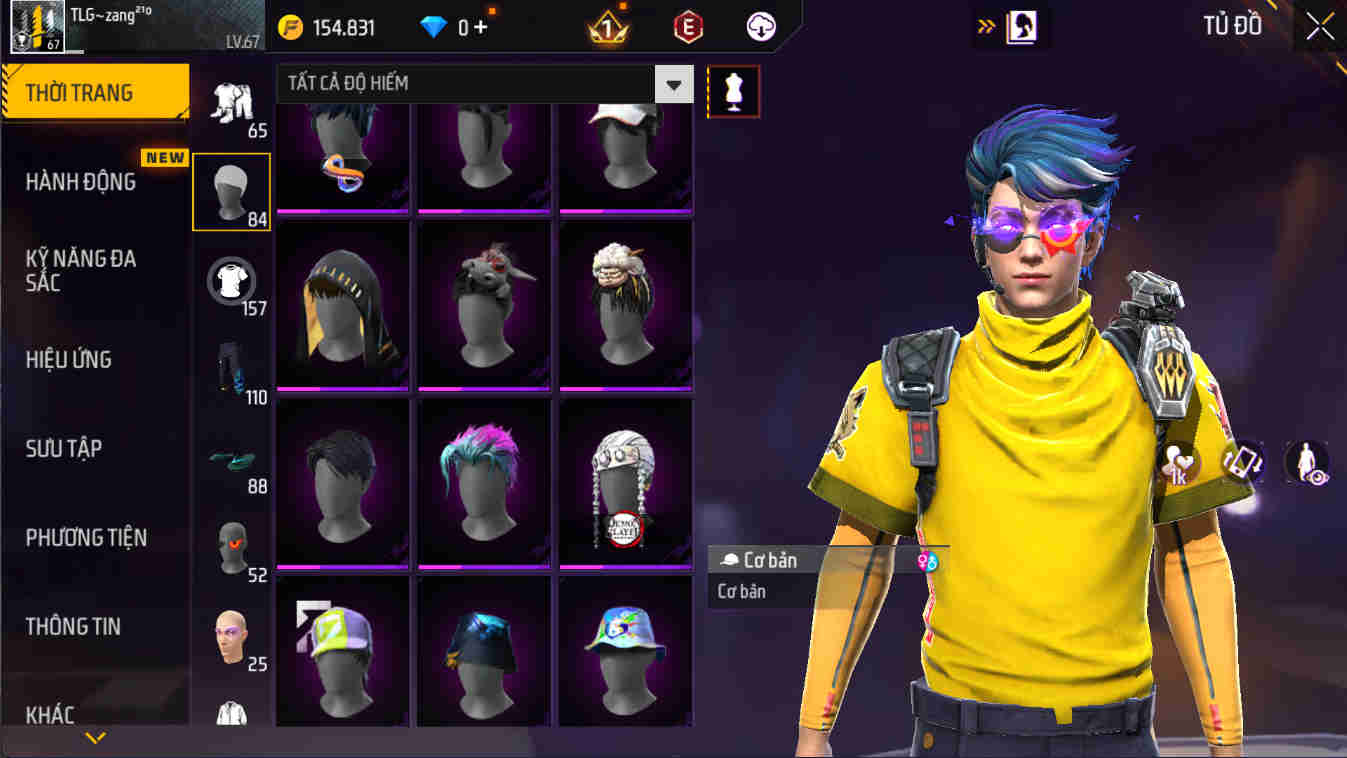The image size is (1347, 758).
Task: Open the shirt category with 157 items
Action: (231, 282)
